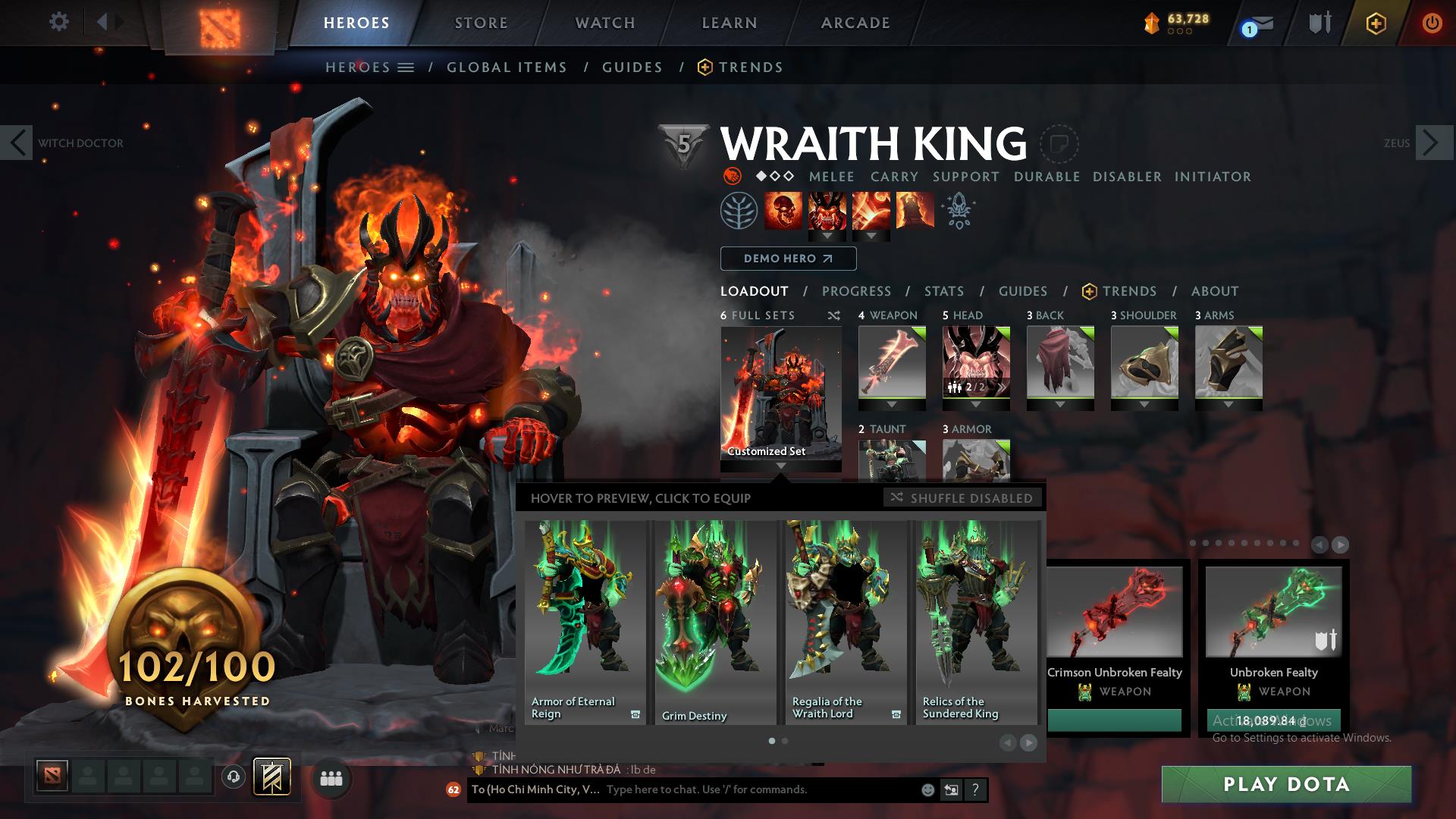
Task: Open the emoticon picker in the chat bar
Action: click(x=927, y=789)
